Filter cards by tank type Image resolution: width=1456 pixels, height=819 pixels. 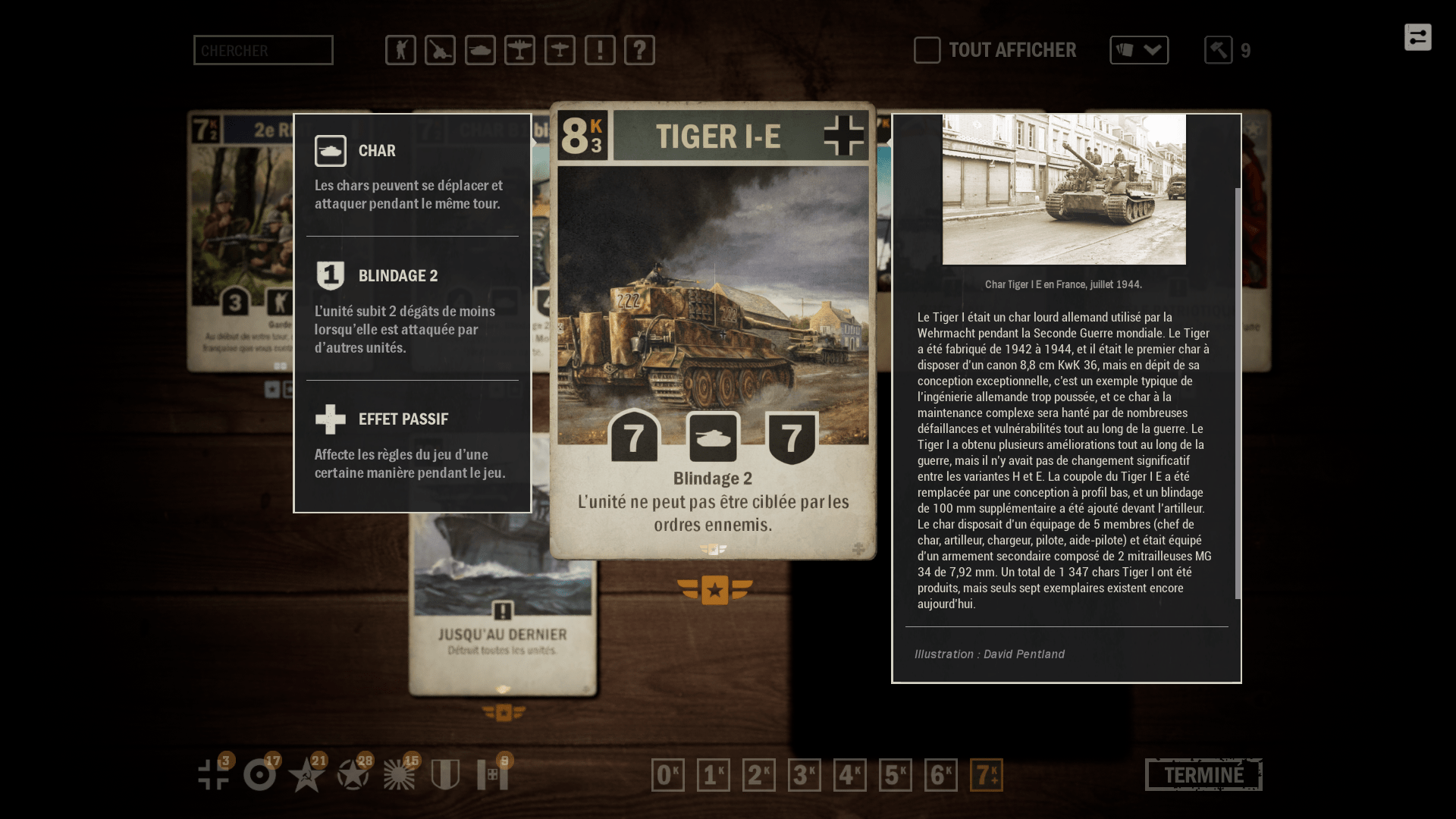[x=480, y=50]
